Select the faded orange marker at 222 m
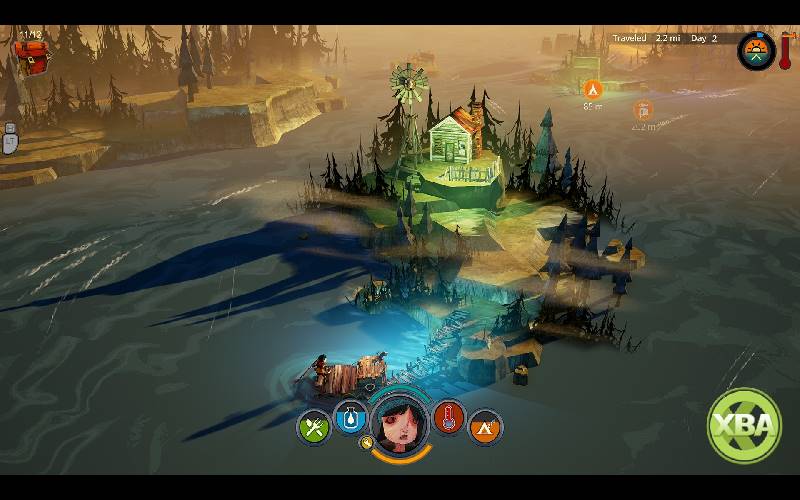 pos(643,110)
